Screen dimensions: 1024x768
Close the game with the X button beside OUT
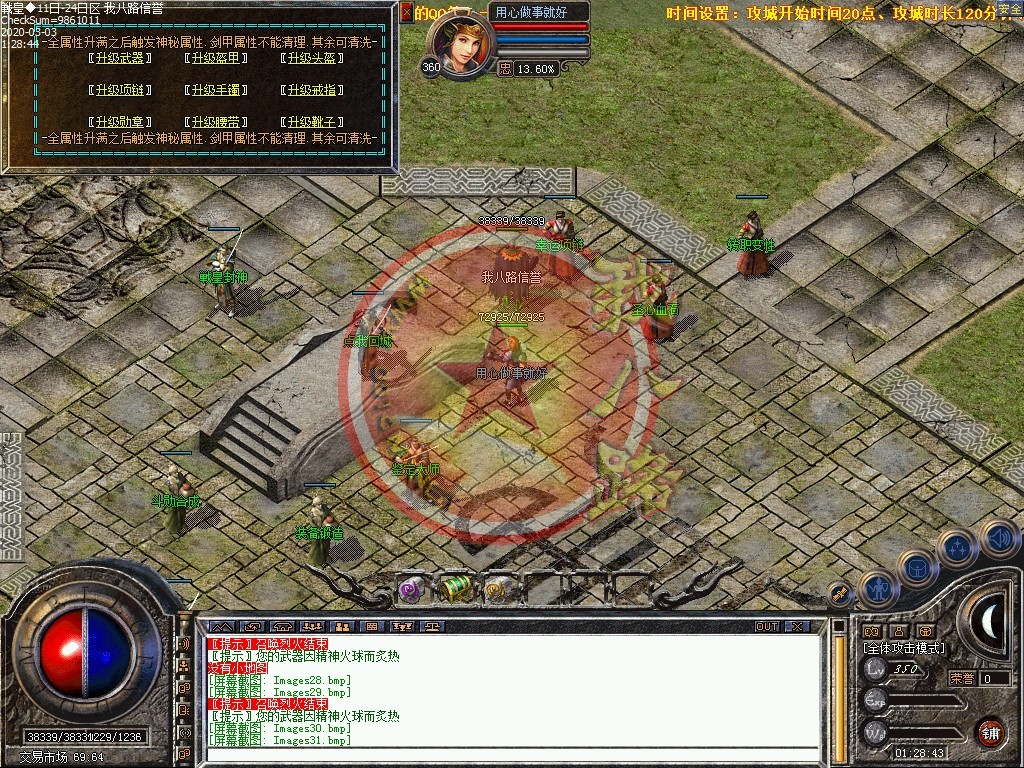point(796,627)
